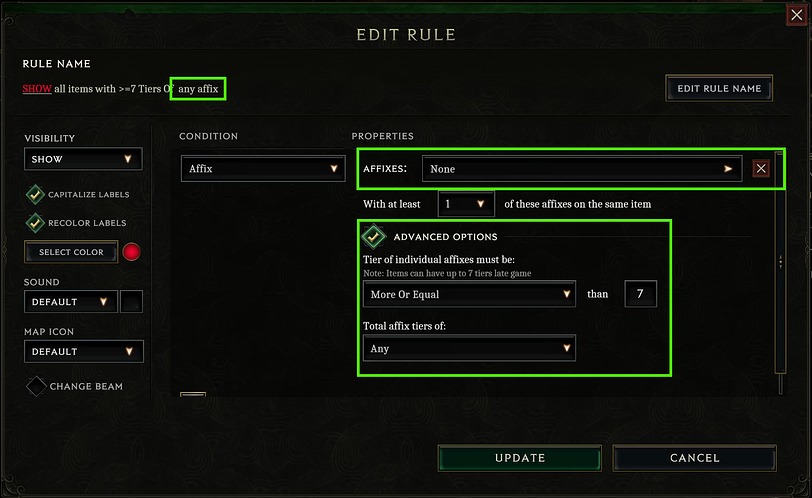Remove the Affixes condition with X

(x=761, y=169)
